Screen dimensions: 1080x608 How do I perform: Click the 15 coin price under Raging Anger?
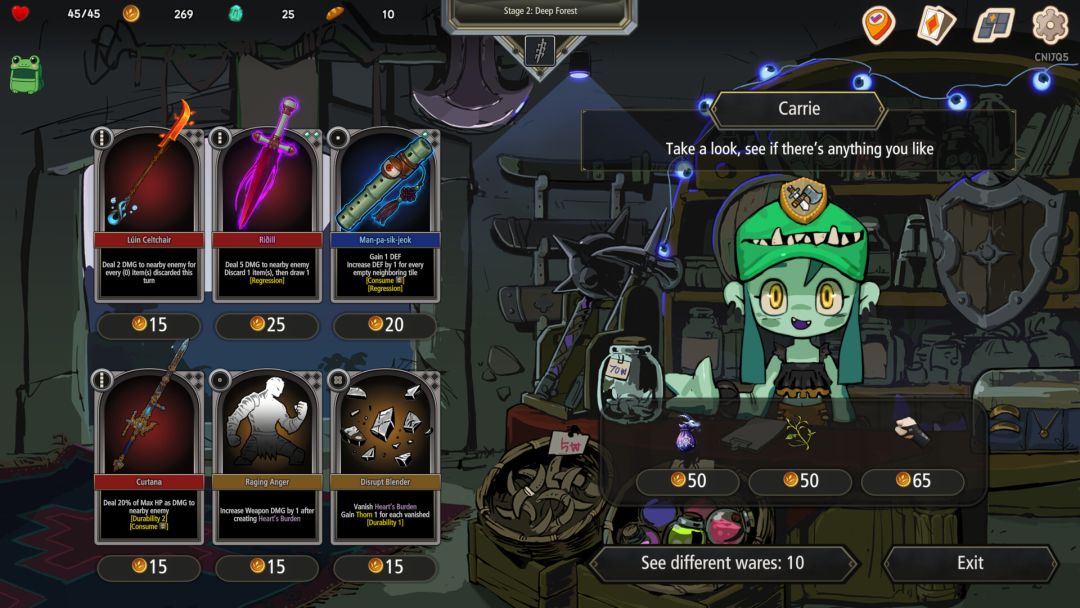pos(267,567)
